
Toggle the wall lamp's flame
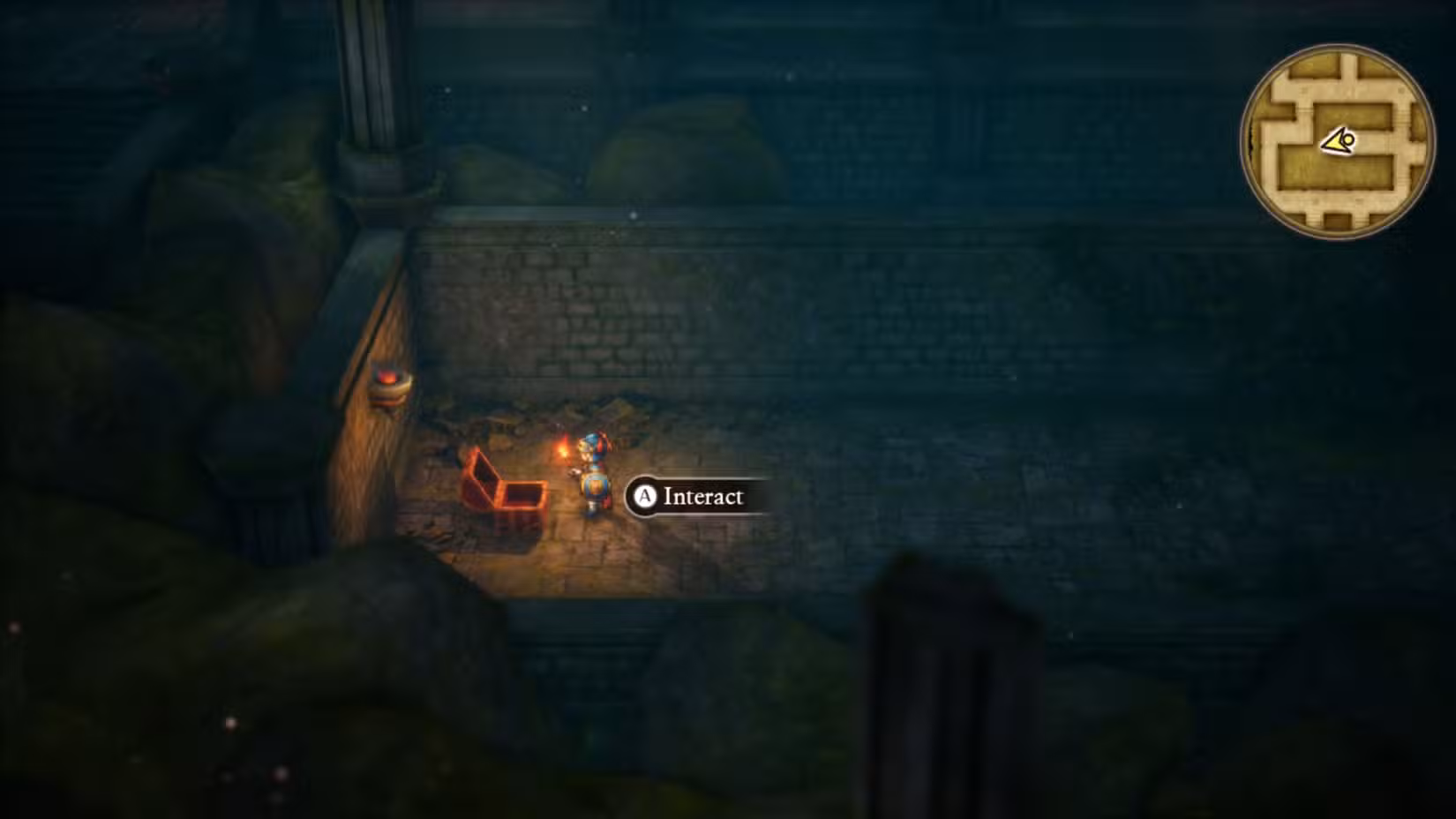[389, 375]
